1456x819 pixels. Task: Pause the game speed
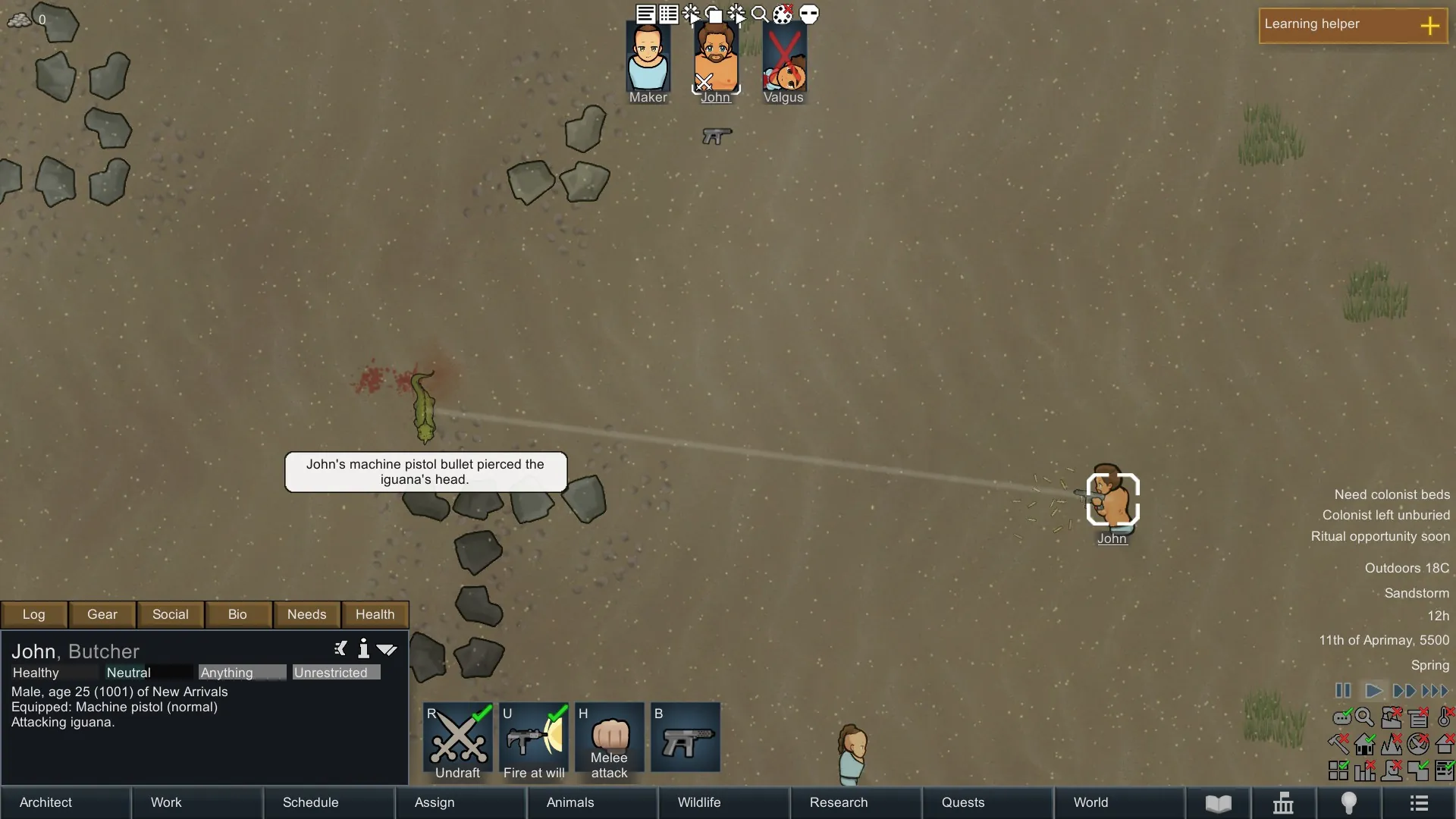(x=1343, y=691)
